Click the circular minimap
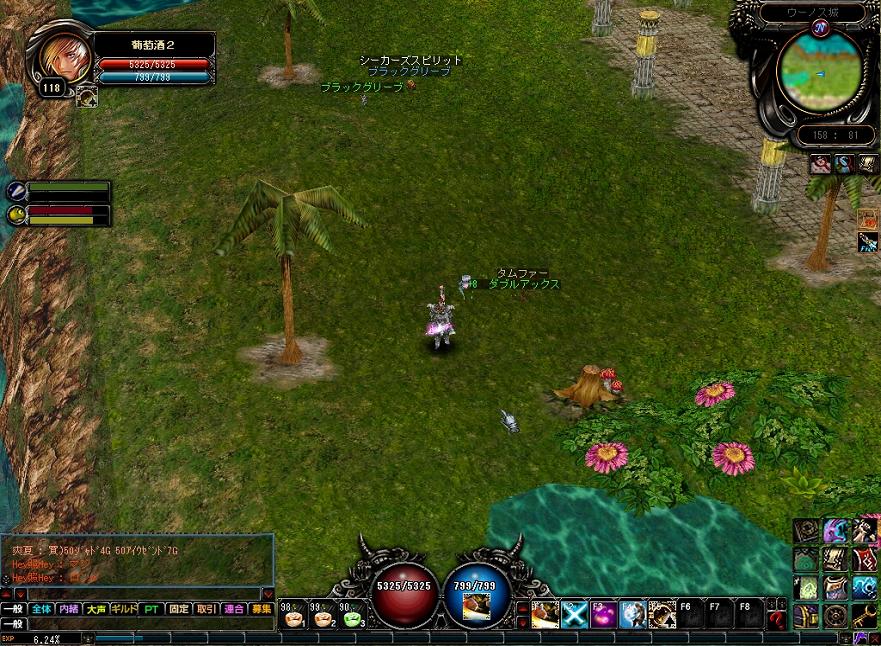 tap(818, 70)
